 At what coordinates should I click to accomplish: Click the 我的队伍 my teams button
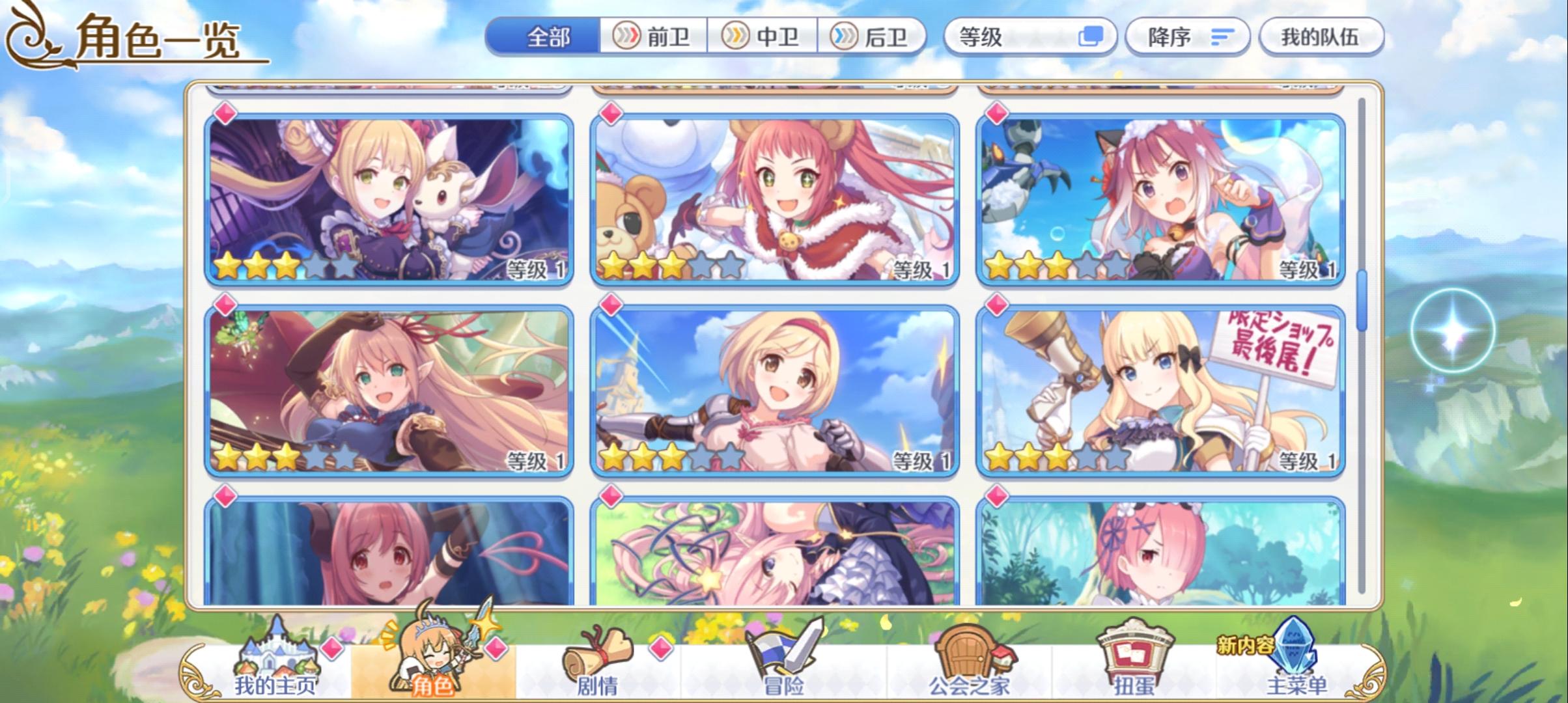pyautogui.click(x=1322, y=37)
